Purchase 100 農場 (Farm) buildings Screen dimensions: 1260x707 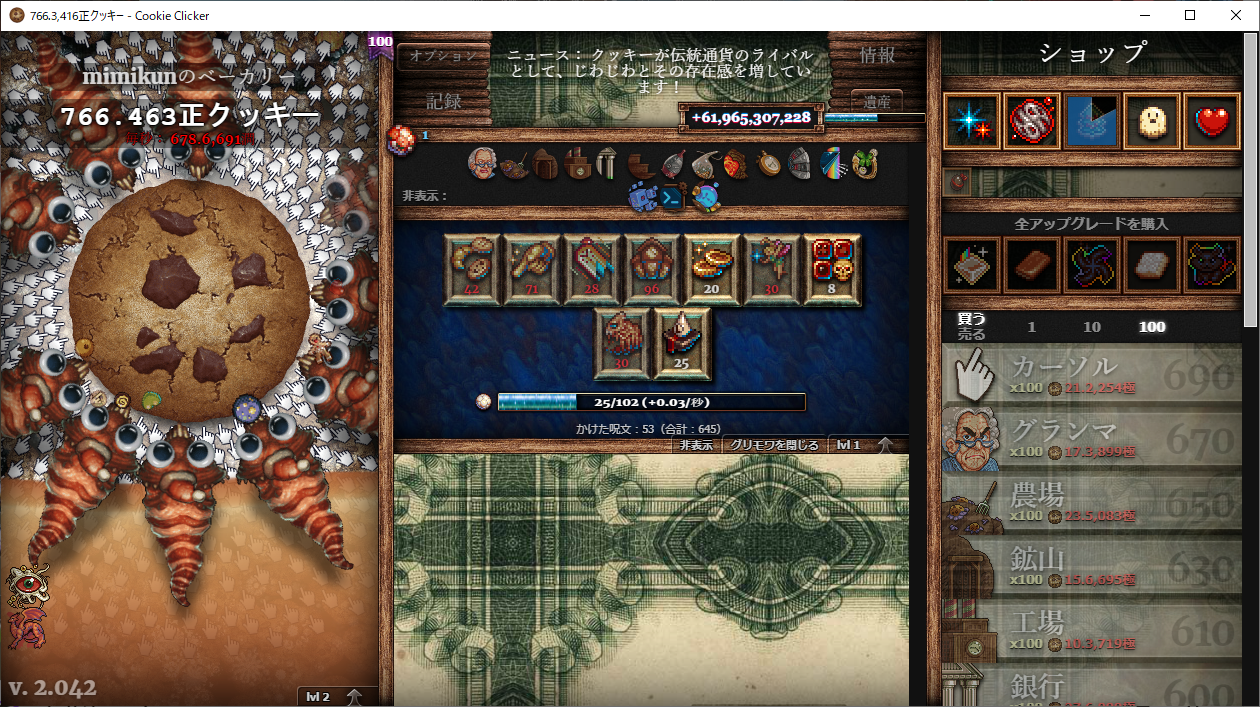(1092, 504)
